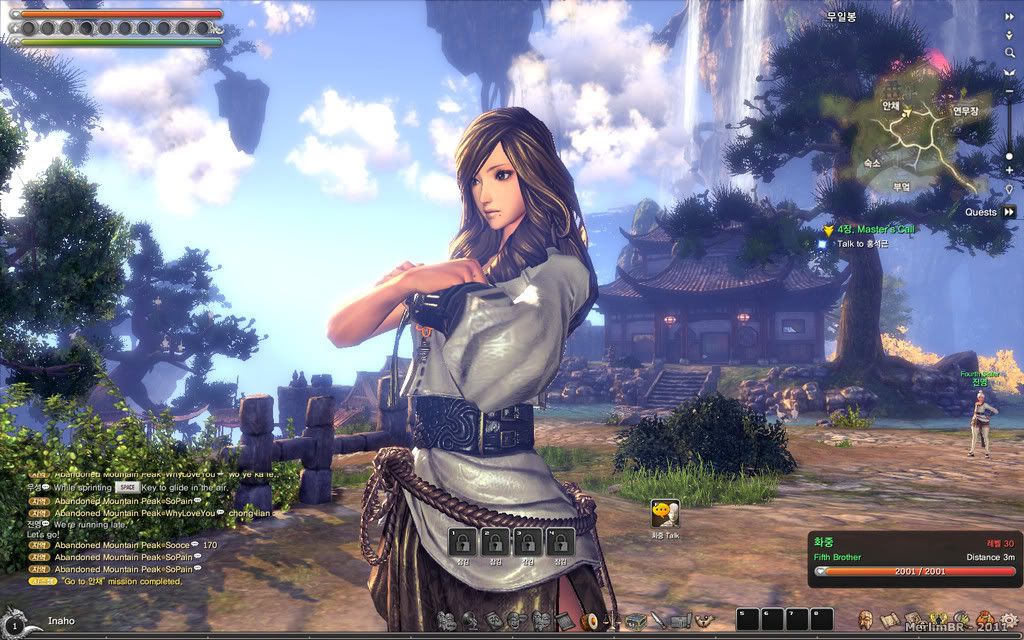Open the minimap magnifier search icon
This screenshot has height=640, width=1024.
click(x=1009, y=52)
